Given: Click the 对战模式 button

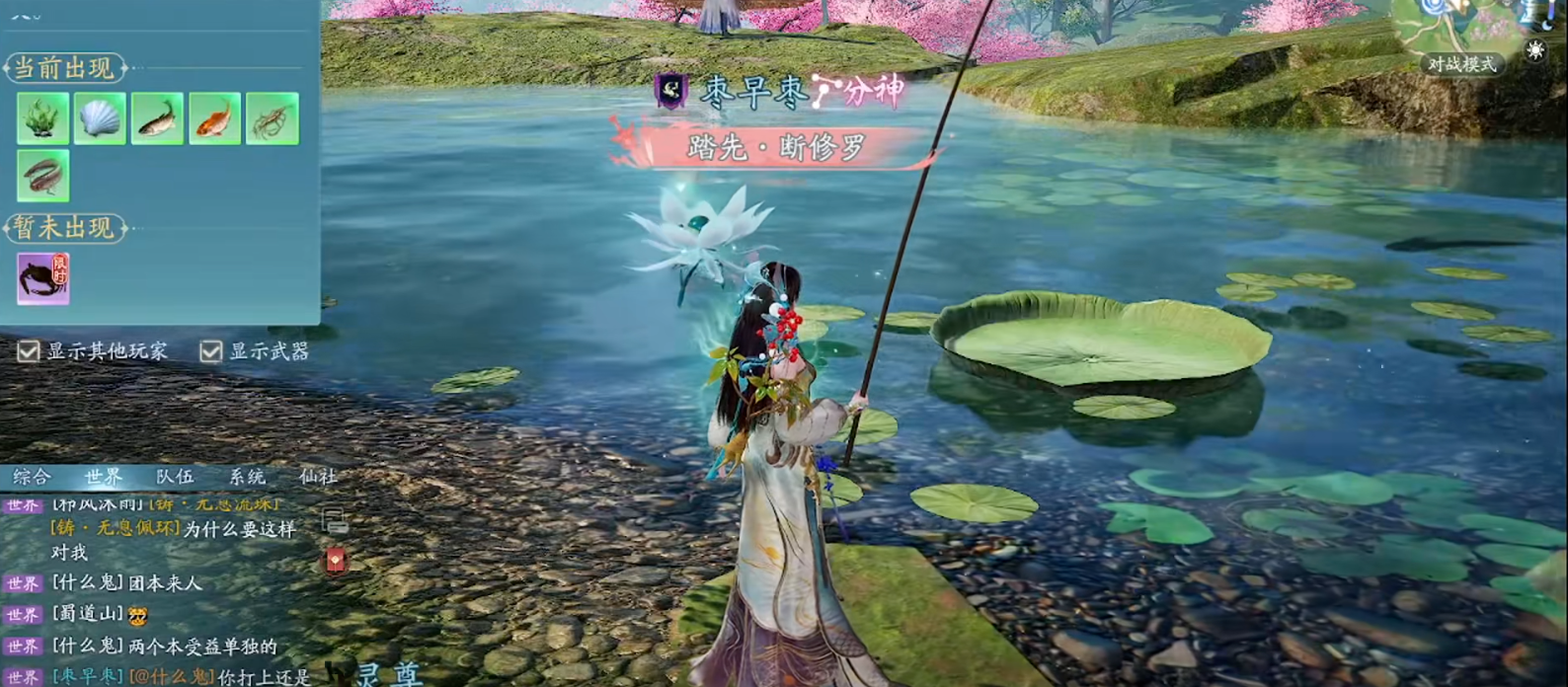Looking at the screenshot, I should tap(1461, 64).
